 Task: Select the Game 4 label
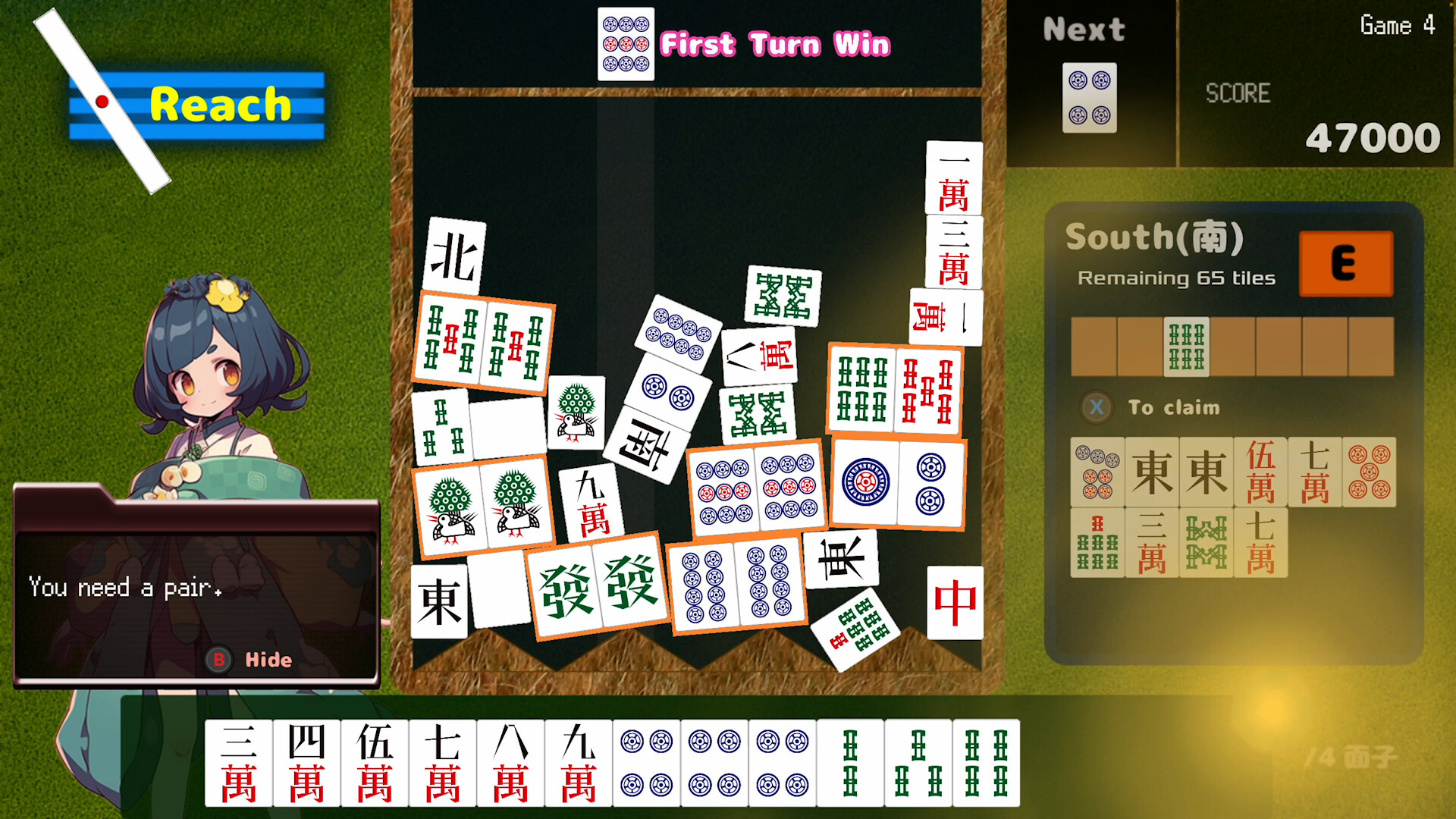click(1396, 25)
